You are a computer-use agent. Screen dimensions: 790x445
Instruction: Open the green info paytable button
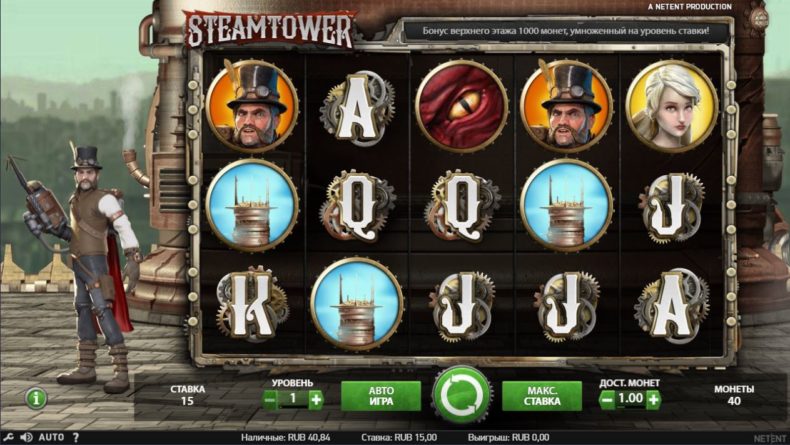(37, 398)
